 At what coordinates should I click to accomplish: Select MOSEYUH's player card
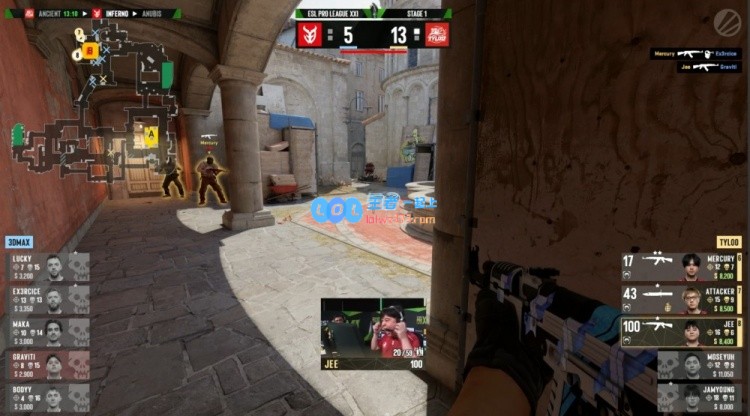click(700, 364)
